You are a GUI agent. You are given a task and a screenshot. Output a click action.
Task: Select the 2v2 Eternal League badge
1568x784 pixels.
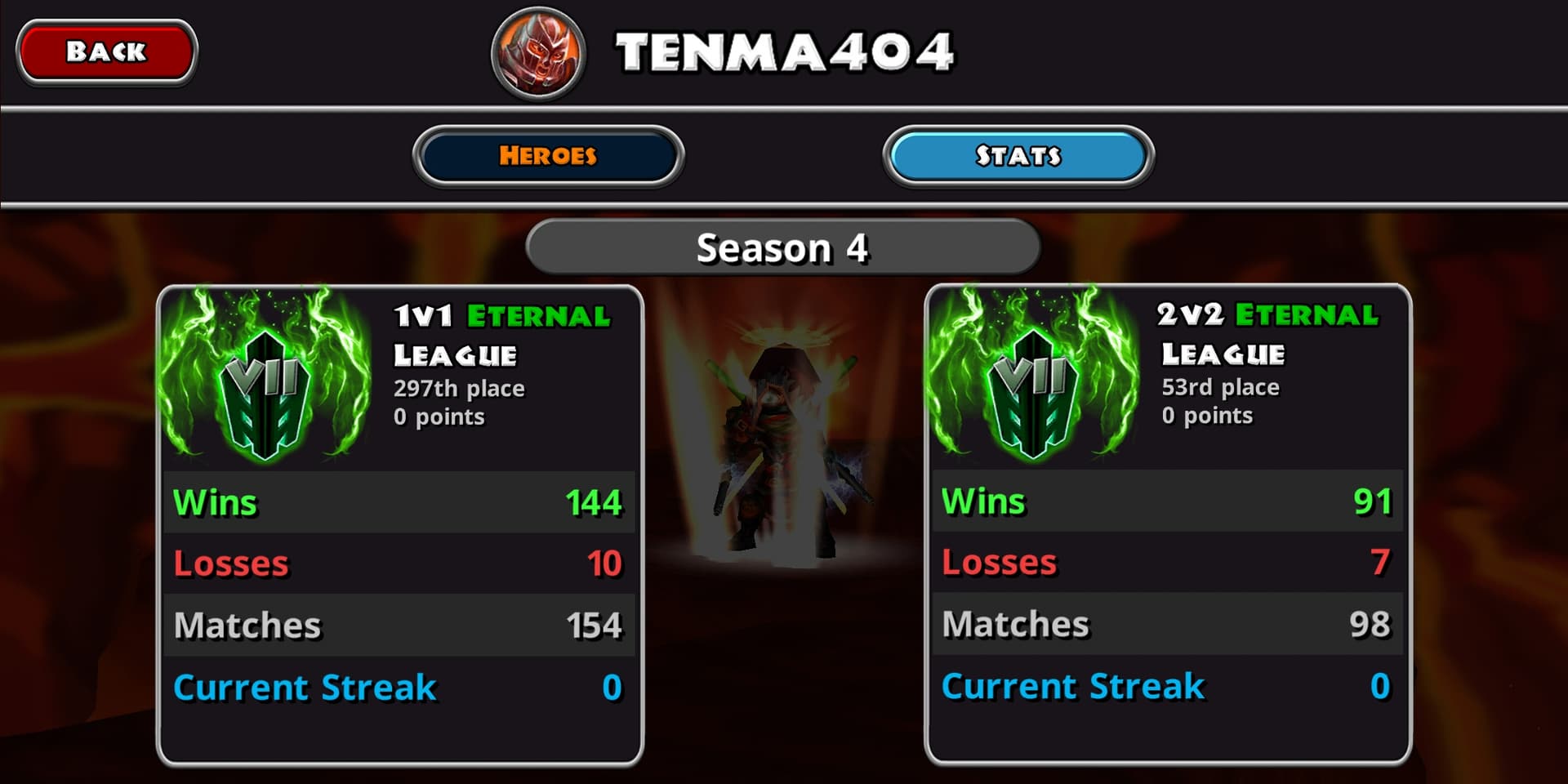pyautogui.click(x=1034, y=378)
